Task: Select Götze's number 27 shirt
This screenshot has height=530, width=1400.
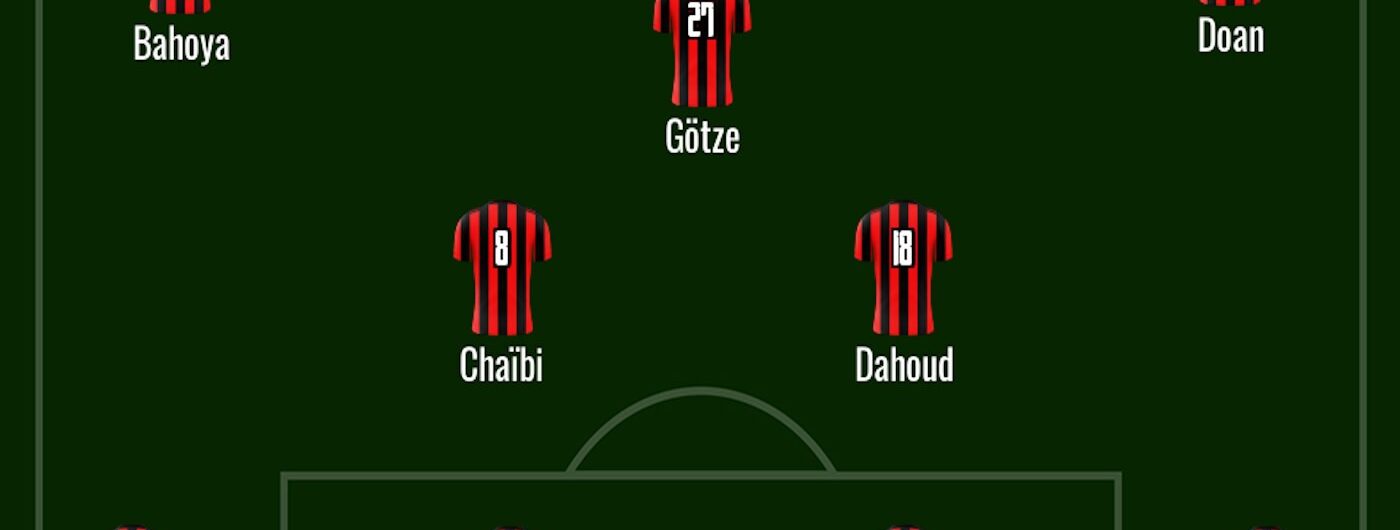Action: [x=702, y=50]
